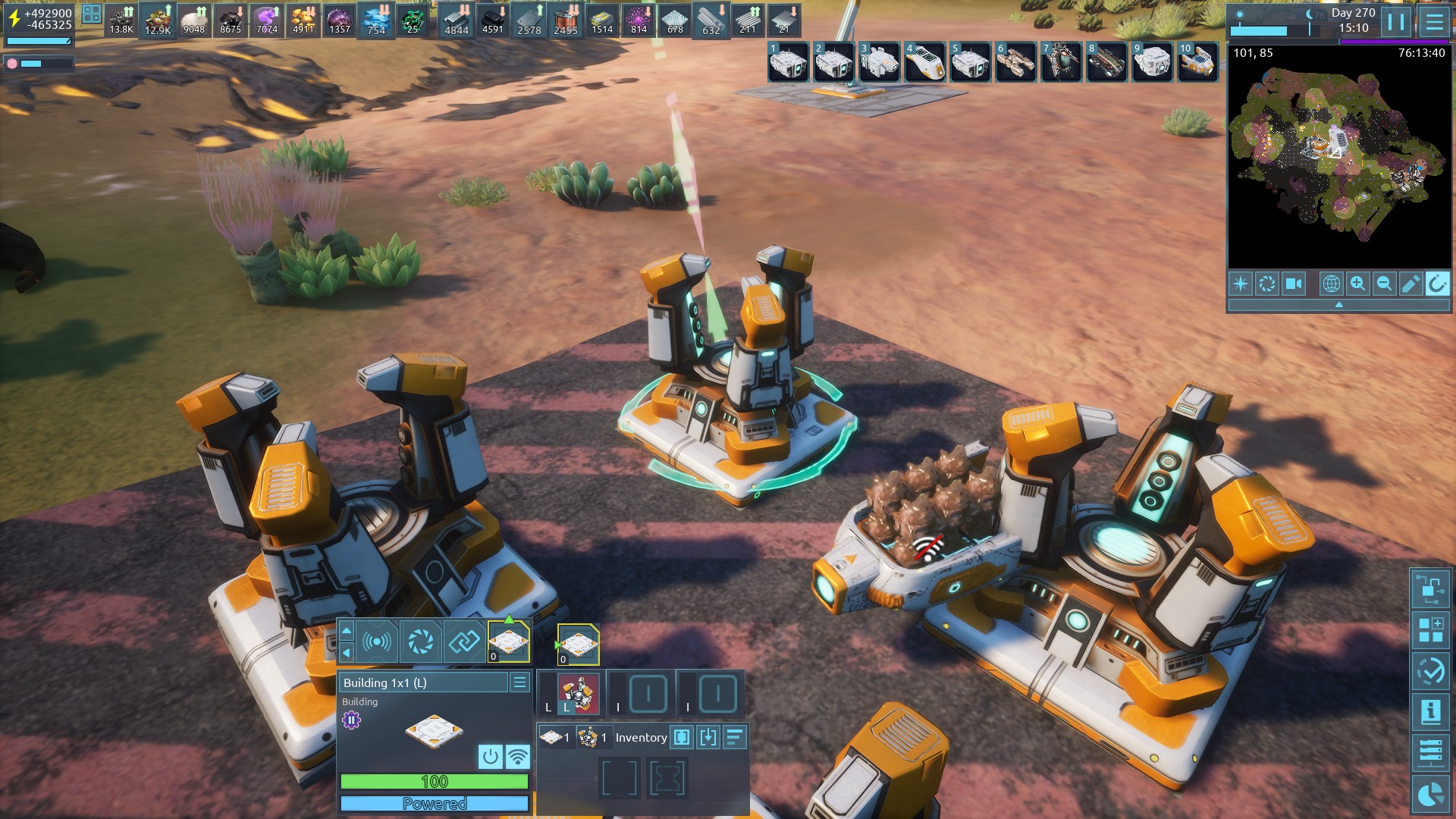
Task: Toggle the building power button
Action: pyautogui.click(x=491, y=756)
